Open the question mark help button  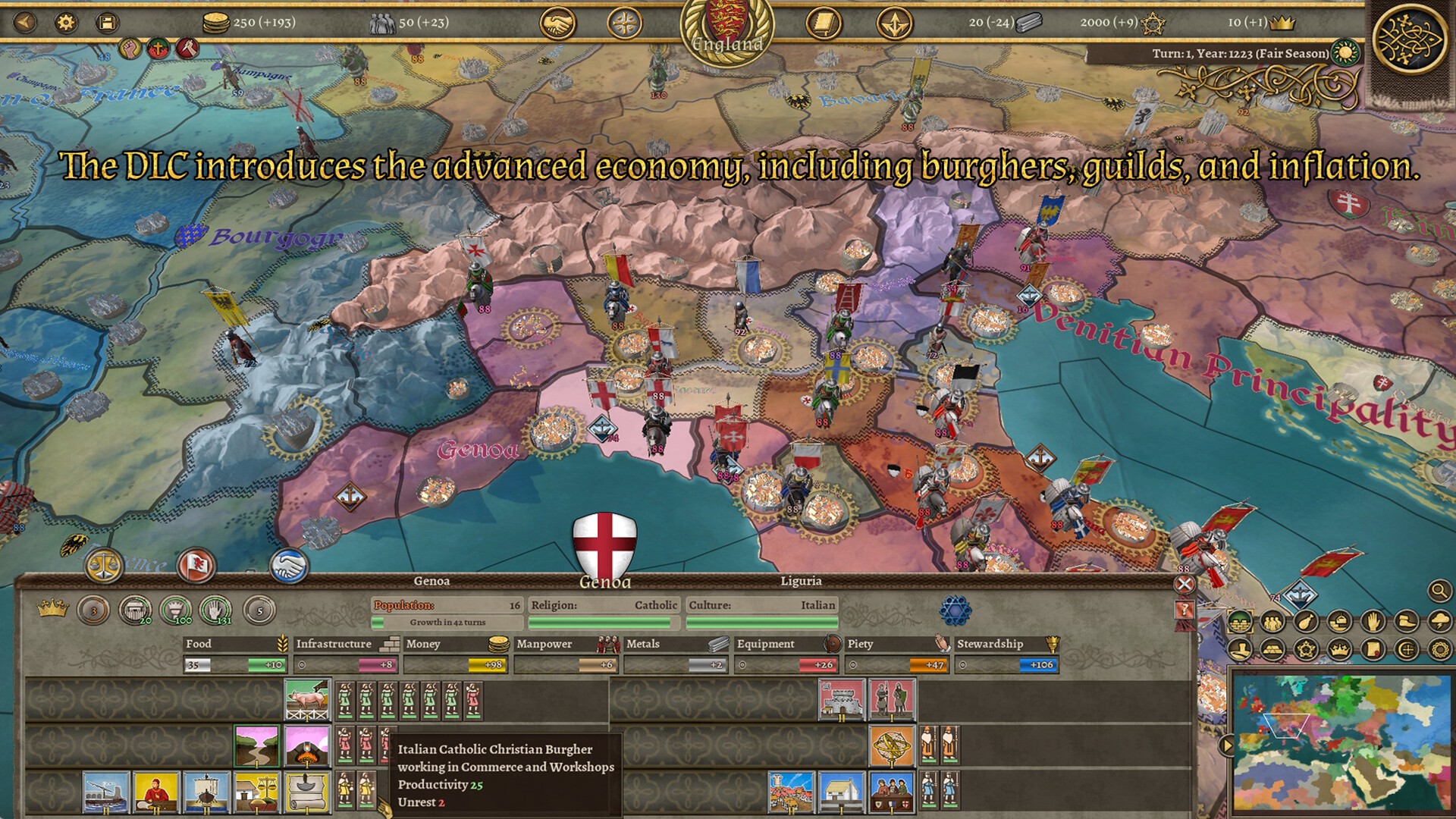1184,610
